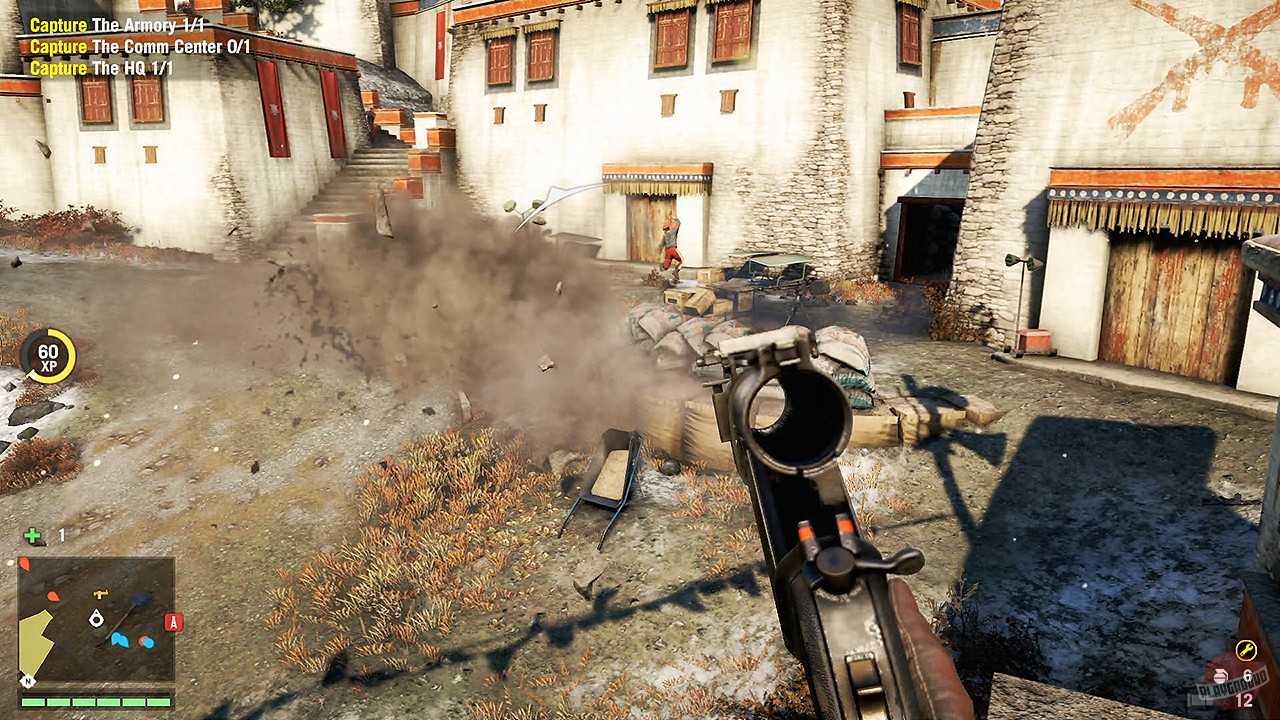Click the white N compass marker on minimap
Viewport: 1280px width, 720px height.
[x=27, y=681]
